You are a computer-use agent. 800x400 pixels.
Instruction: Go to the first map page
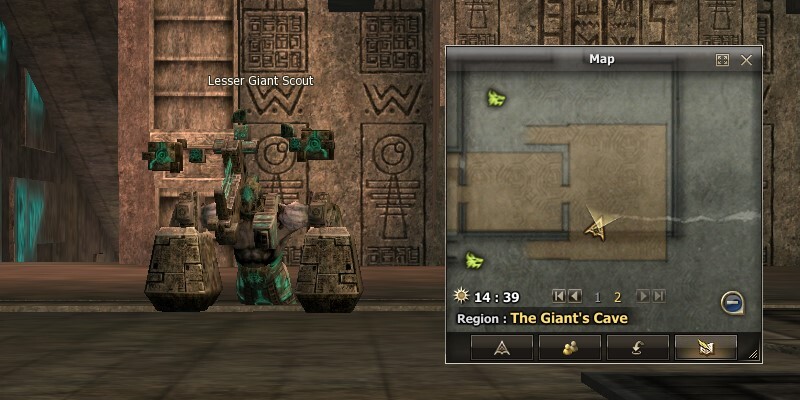tap(560, 296)
